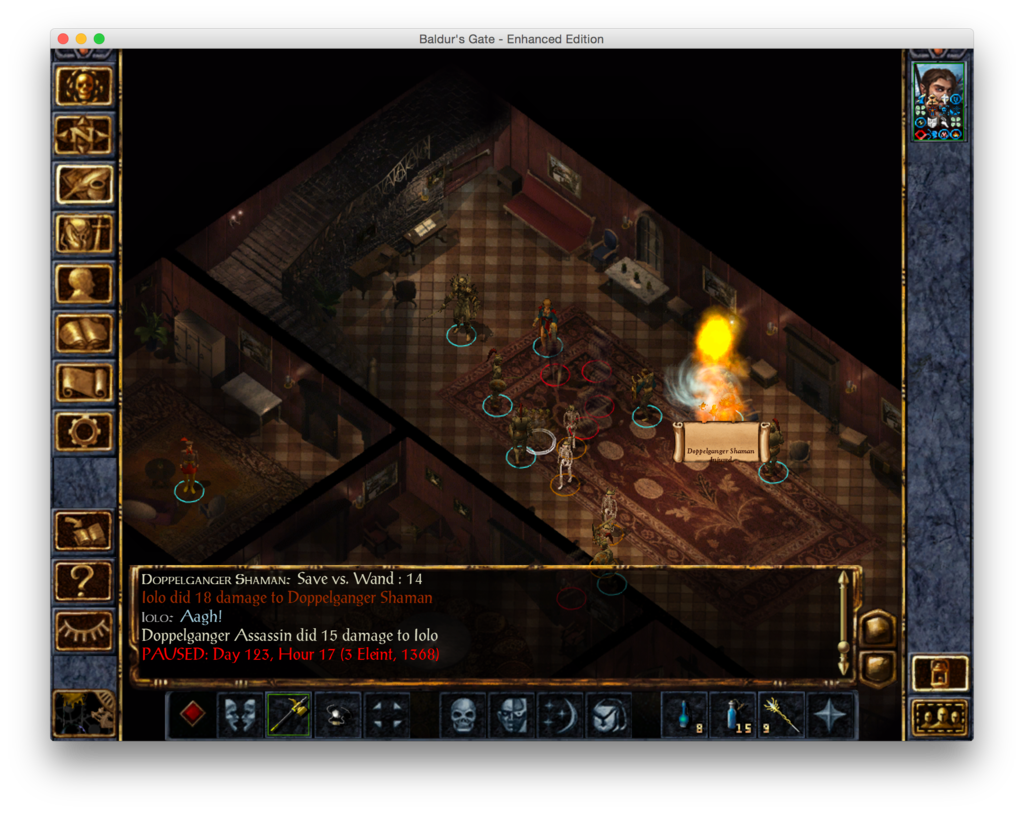
Task: Select the skull ability icon
Action: [462, 714]
